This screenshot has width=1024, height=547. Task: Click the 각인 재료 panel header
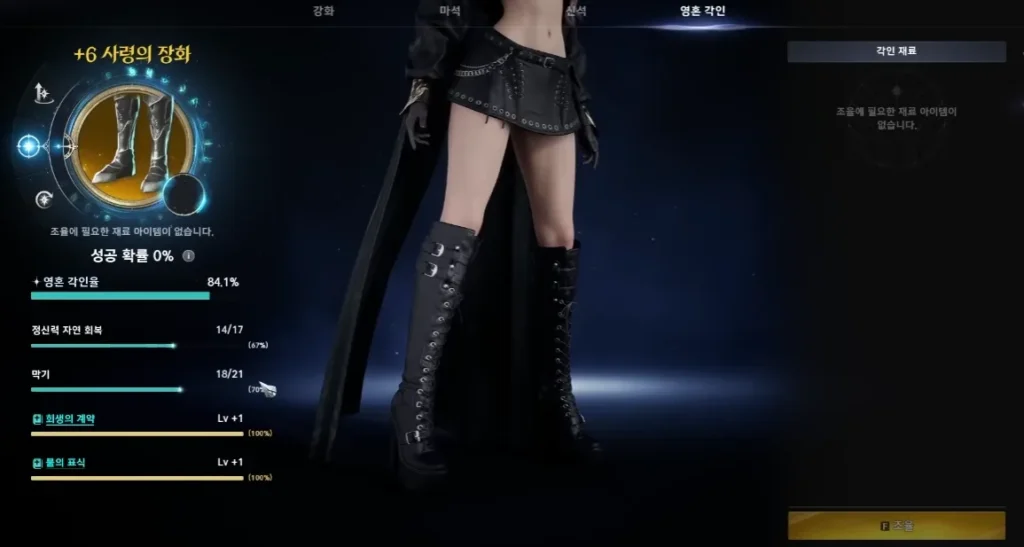point(896,52)
